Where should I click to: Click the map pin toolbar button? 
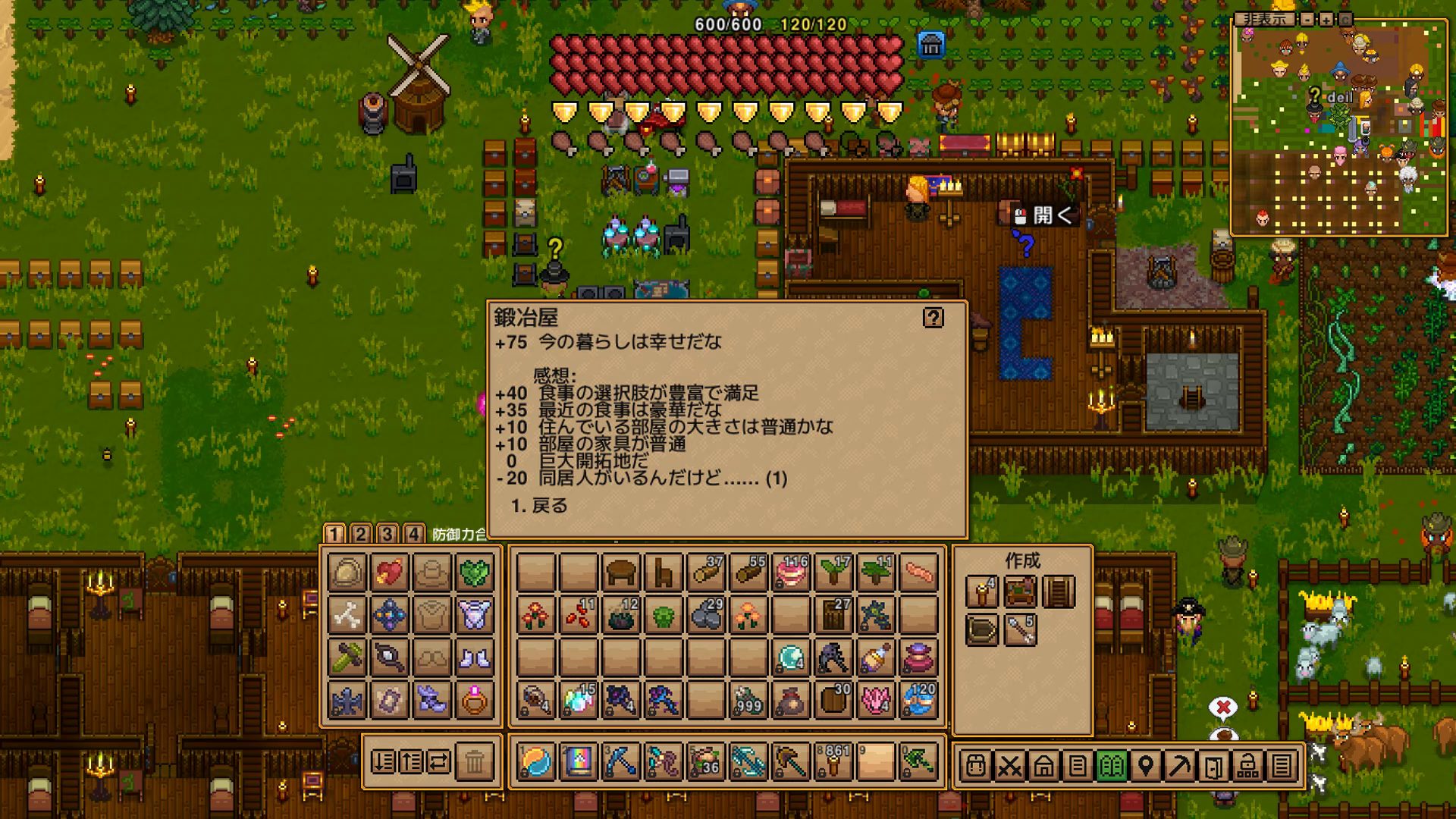(x=1146, y=766)
